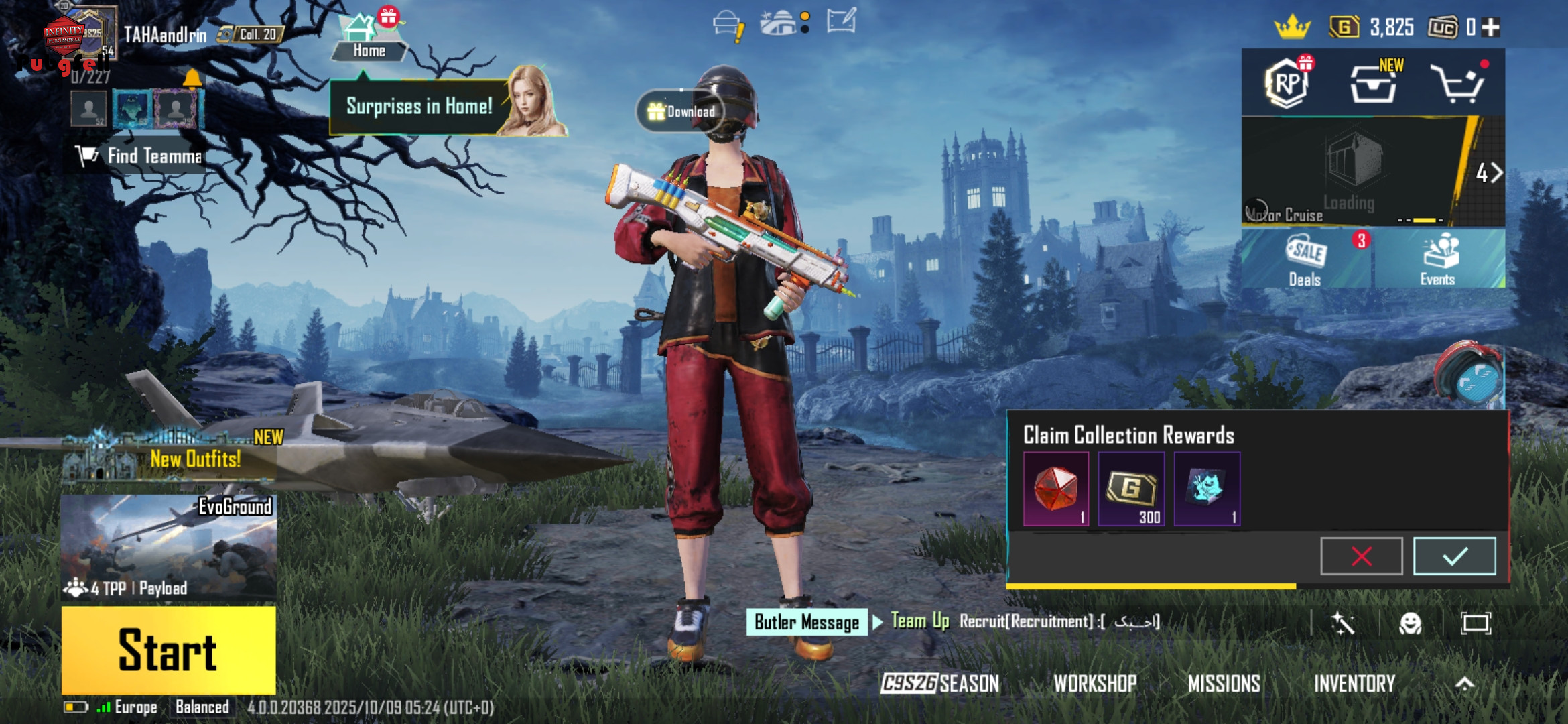
Task: Open the Events panel
Action: coord(1438,260)
